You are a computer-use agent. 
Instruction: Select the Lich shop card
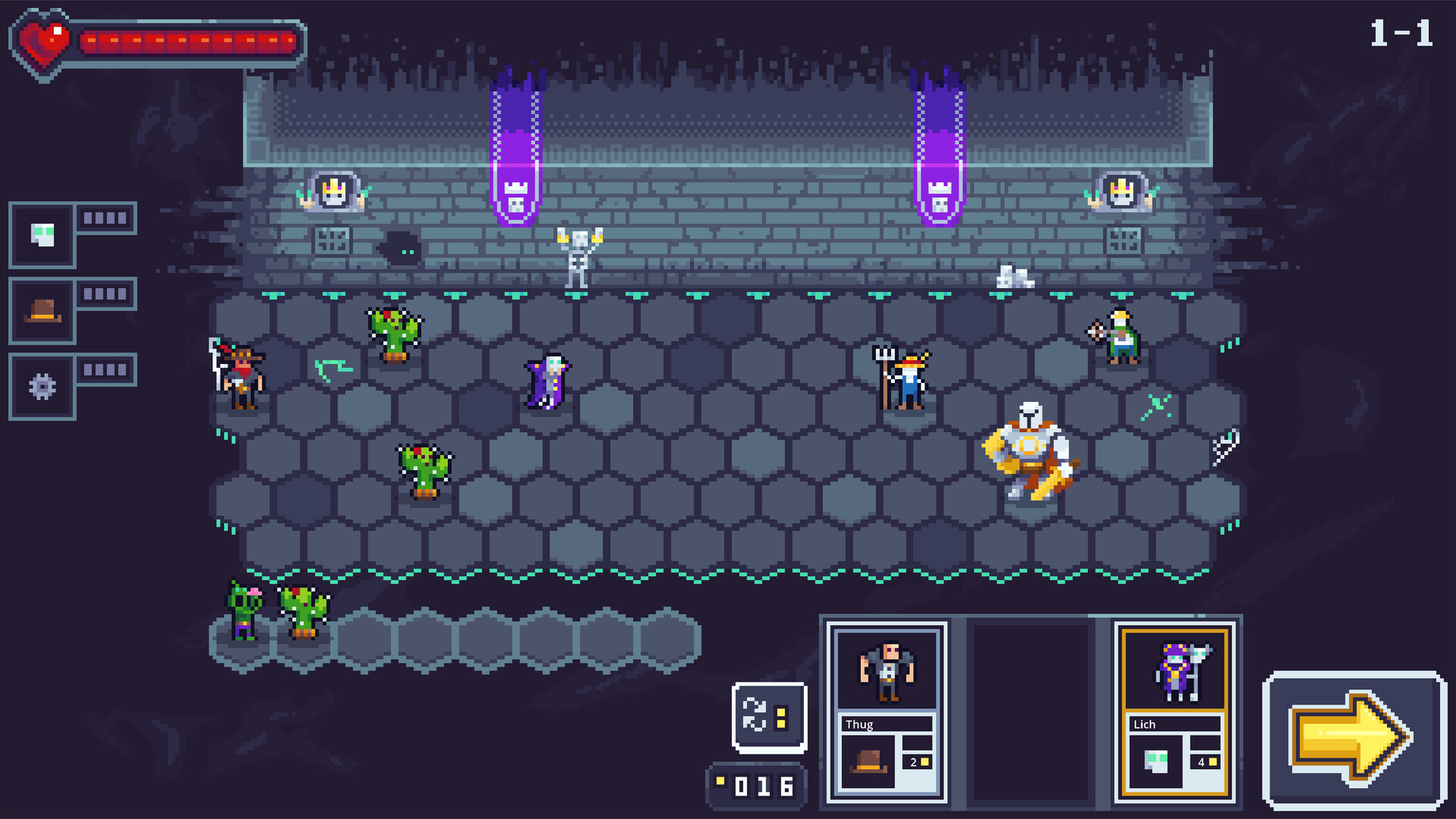1175,711
